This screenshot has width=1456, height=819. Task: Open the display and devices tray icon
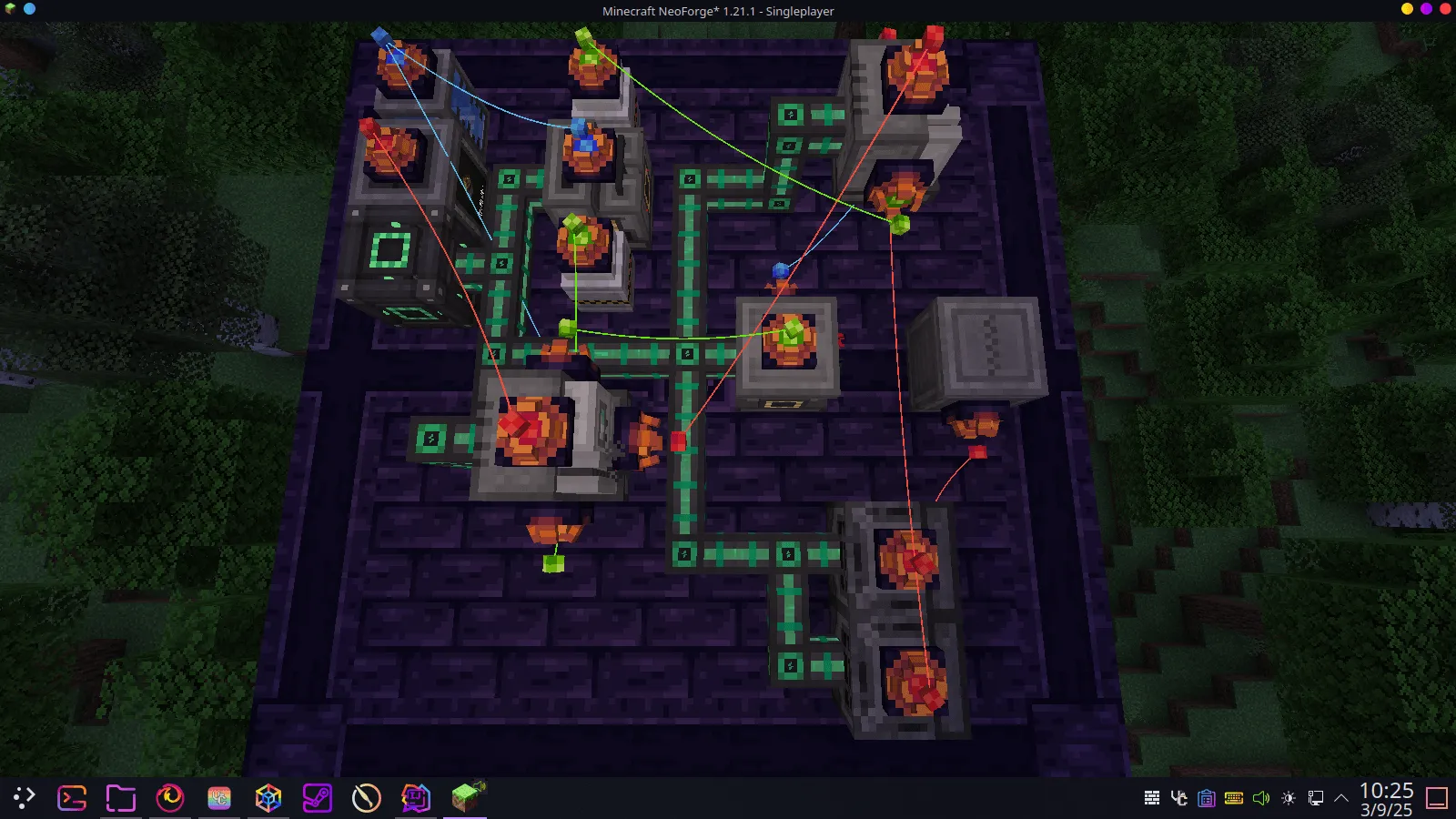click(1316, 798)
